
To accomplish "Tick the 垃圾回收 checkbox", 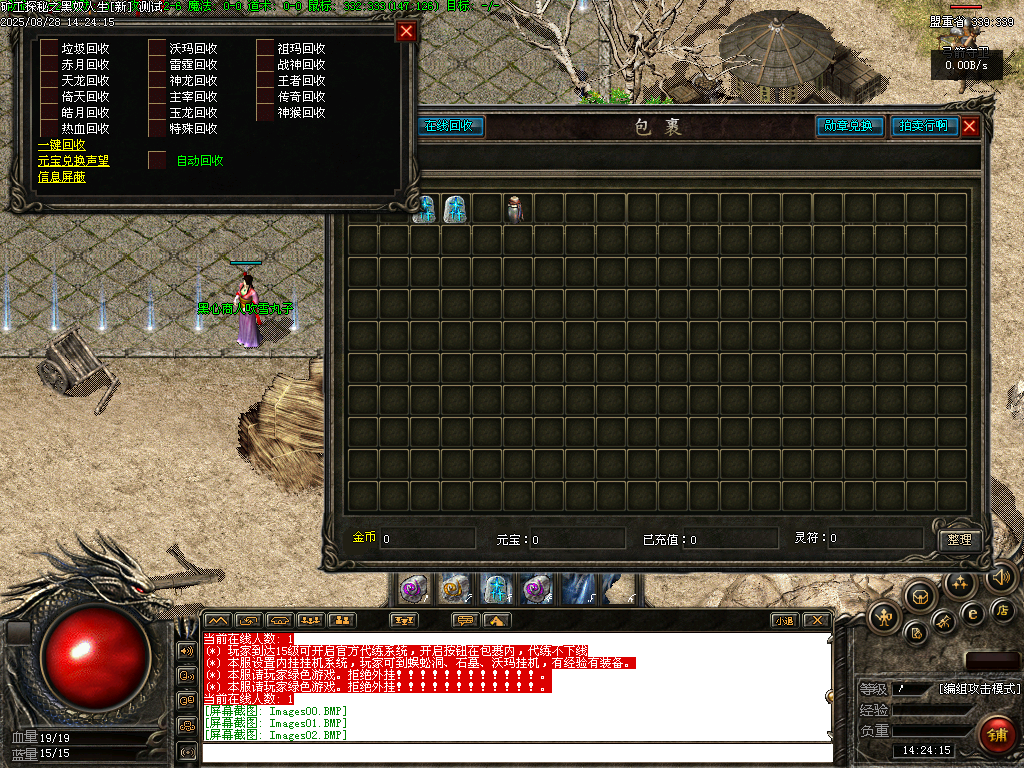I will coord(48,48).
